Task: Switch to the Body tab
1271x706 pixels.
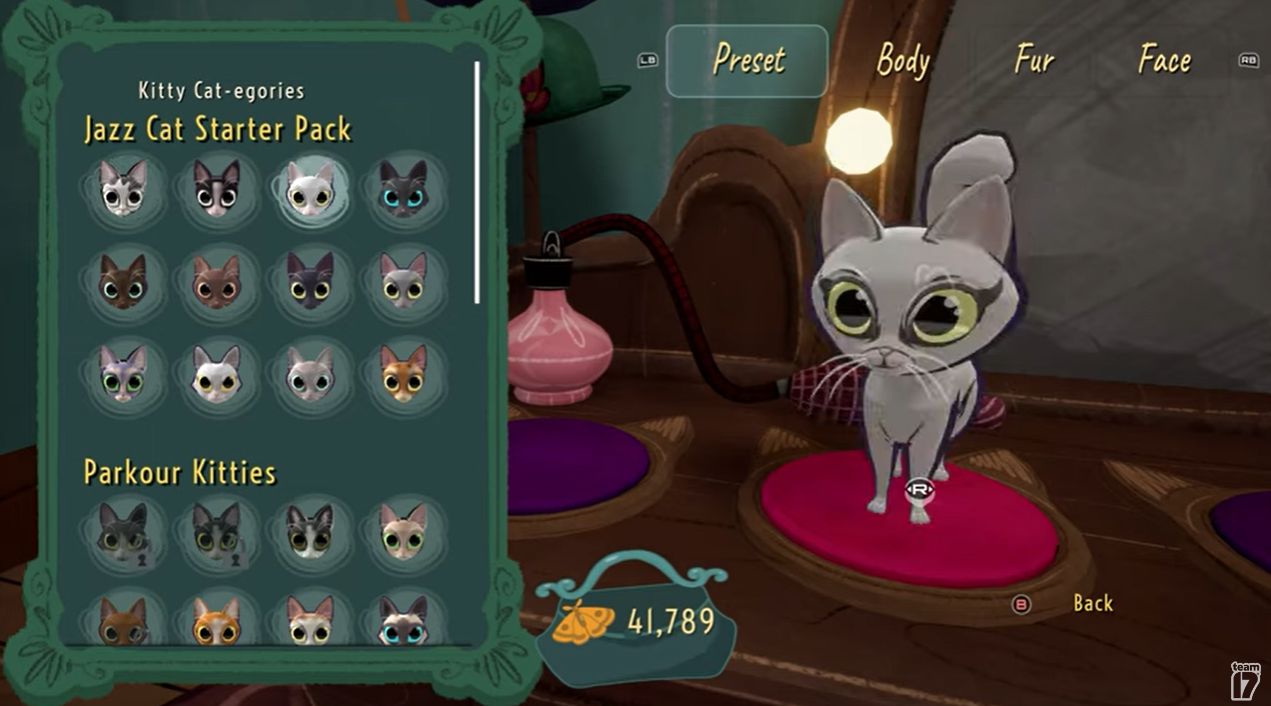Action: pos(903,61)
